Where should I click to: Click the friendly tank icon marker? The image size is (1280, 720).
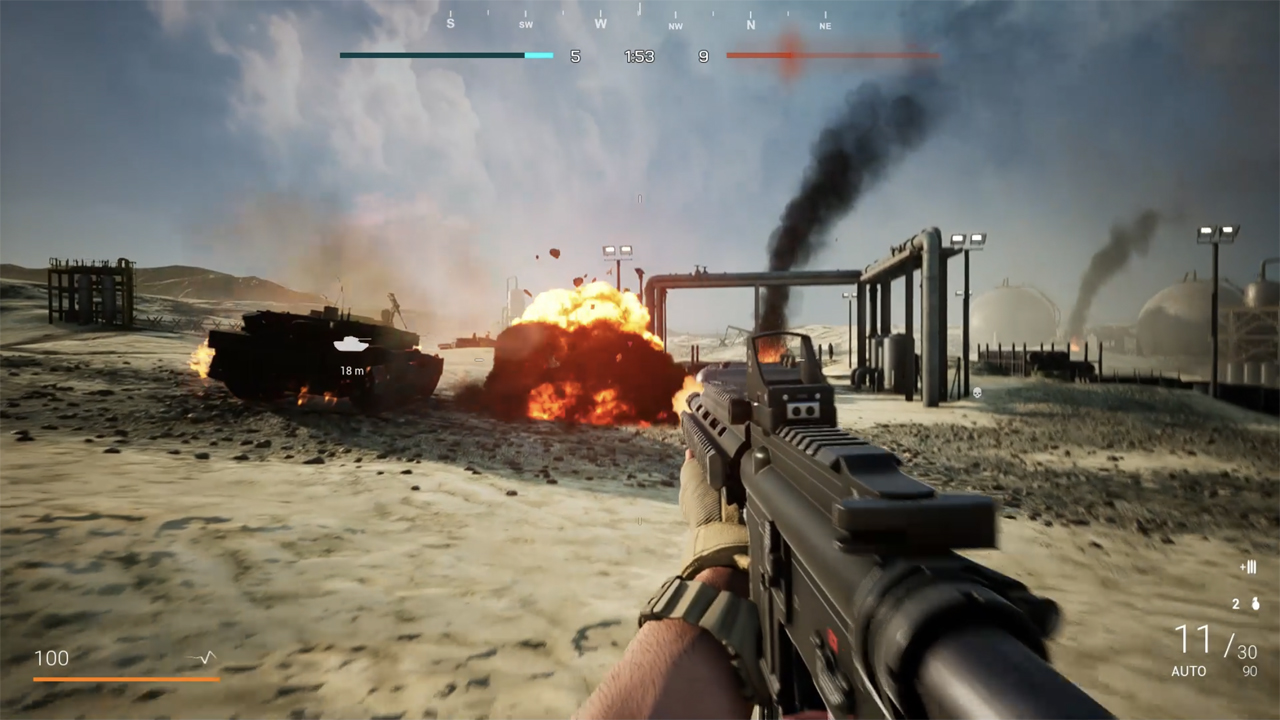352,345
